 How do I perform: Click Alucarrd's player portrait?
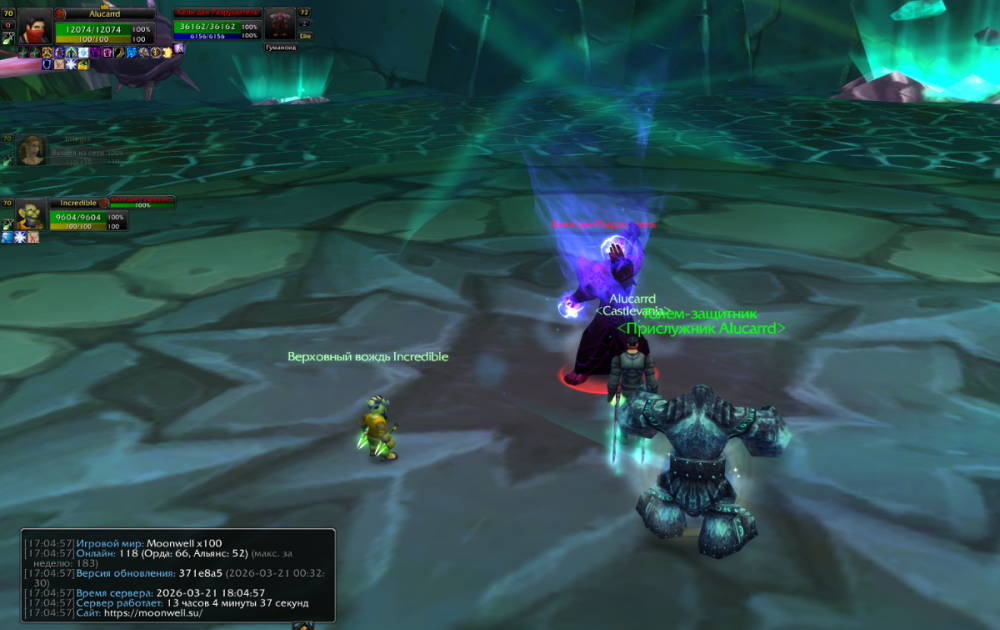click(35, 25)
